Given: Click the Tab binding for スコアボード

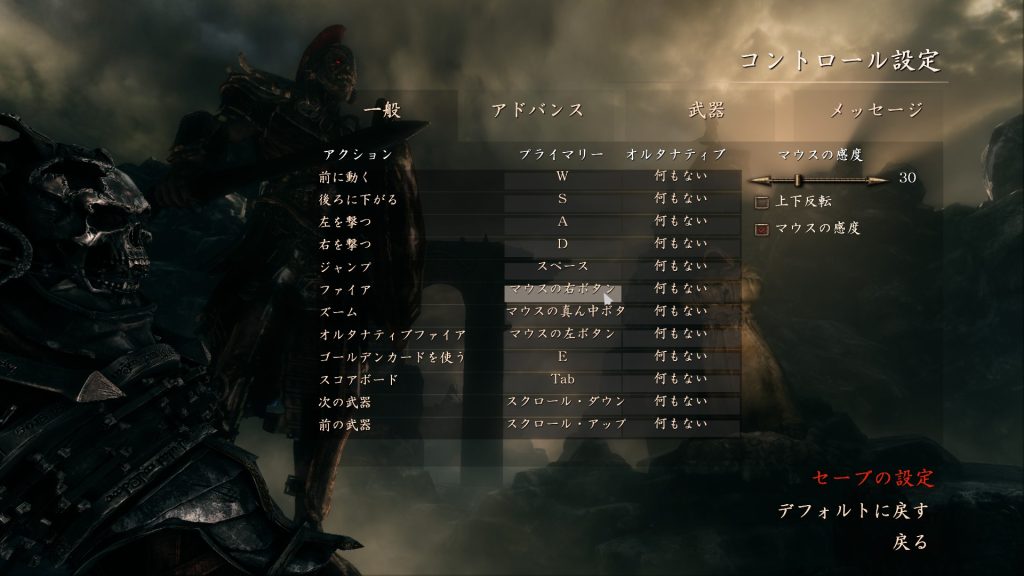Looking at the screenshot, I should pos(562,379).
